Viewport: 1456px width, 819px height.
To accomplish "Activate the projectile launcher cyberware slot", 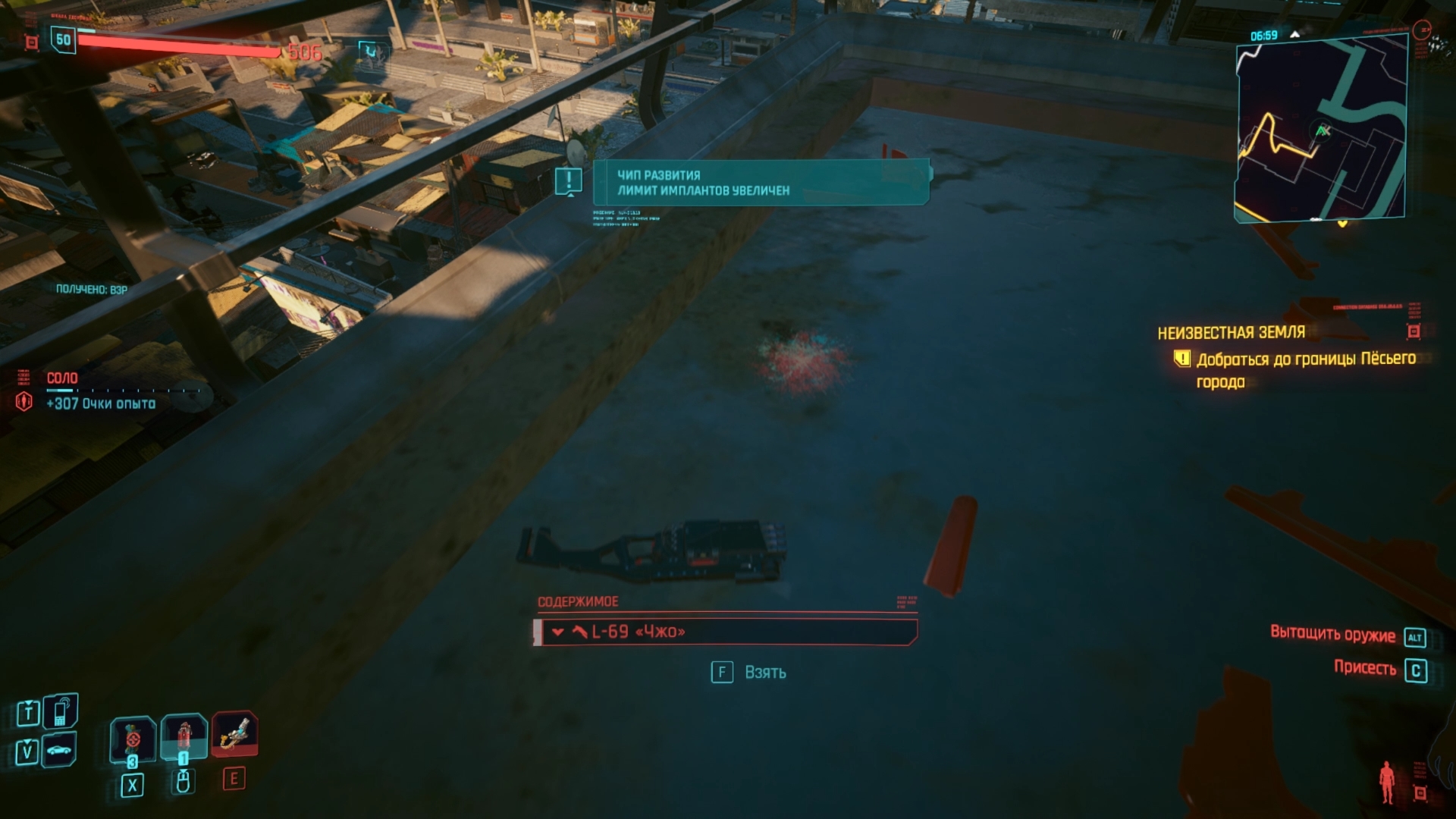I will tap(234, 734).
